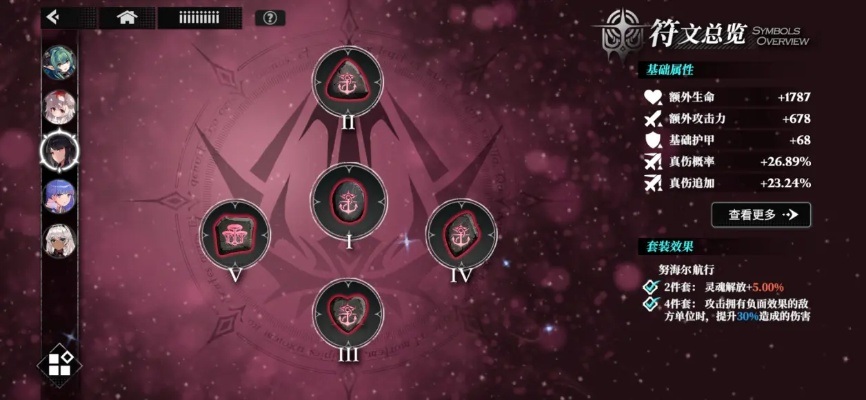The image size is (866, 400).
Task: Select the white-haired character with red ribbon
Action: 57,106
